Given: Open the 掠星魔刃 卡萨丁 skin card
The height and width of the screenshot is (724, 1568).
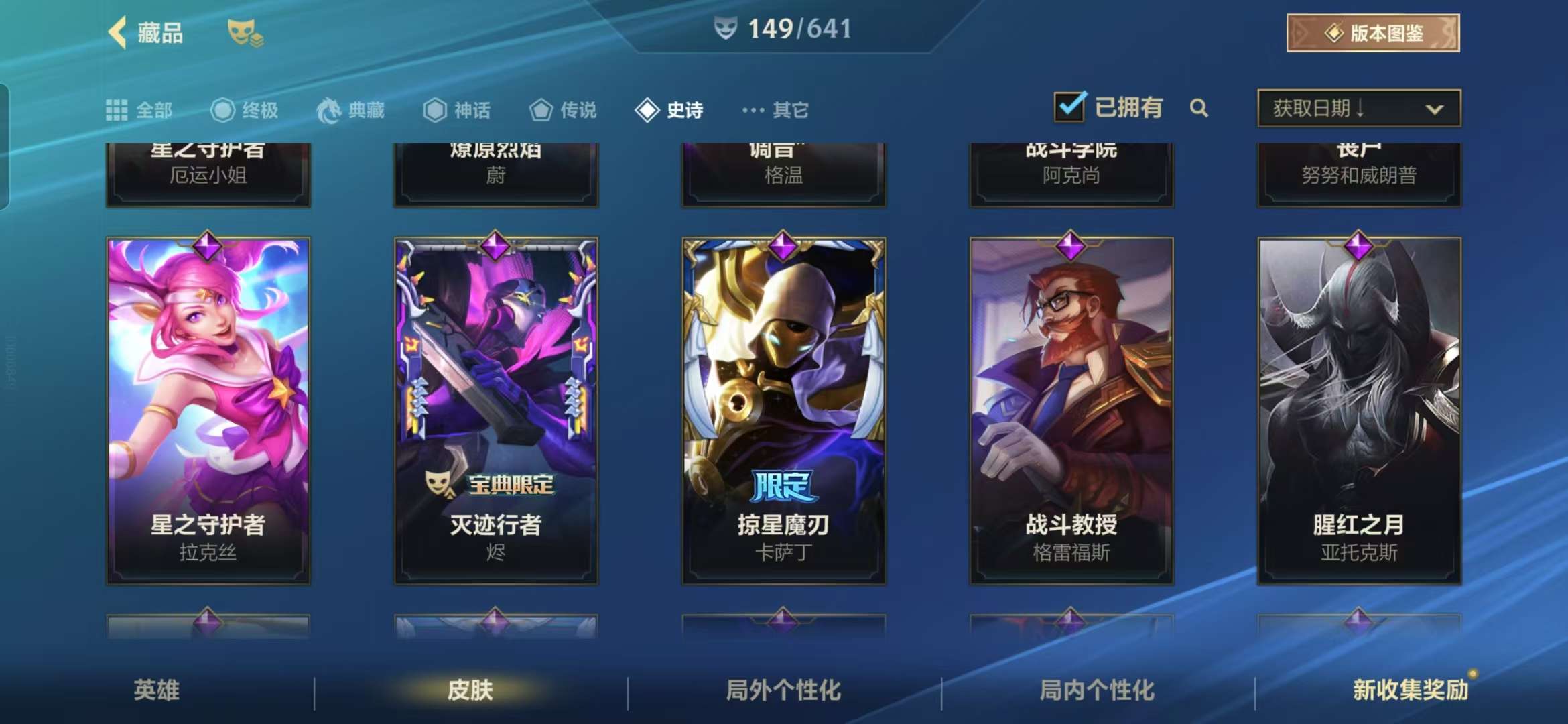Looking at the screenshot, I should [x=783, y=410].
